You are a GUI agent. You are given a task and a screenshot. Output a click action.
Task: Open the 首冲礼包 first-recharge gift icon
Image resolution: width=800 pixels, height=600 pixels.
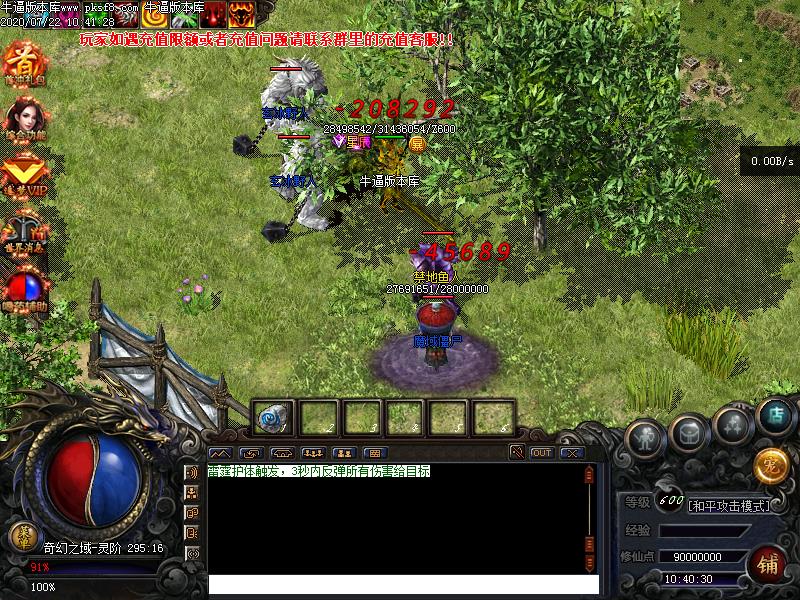click(24, 63)
